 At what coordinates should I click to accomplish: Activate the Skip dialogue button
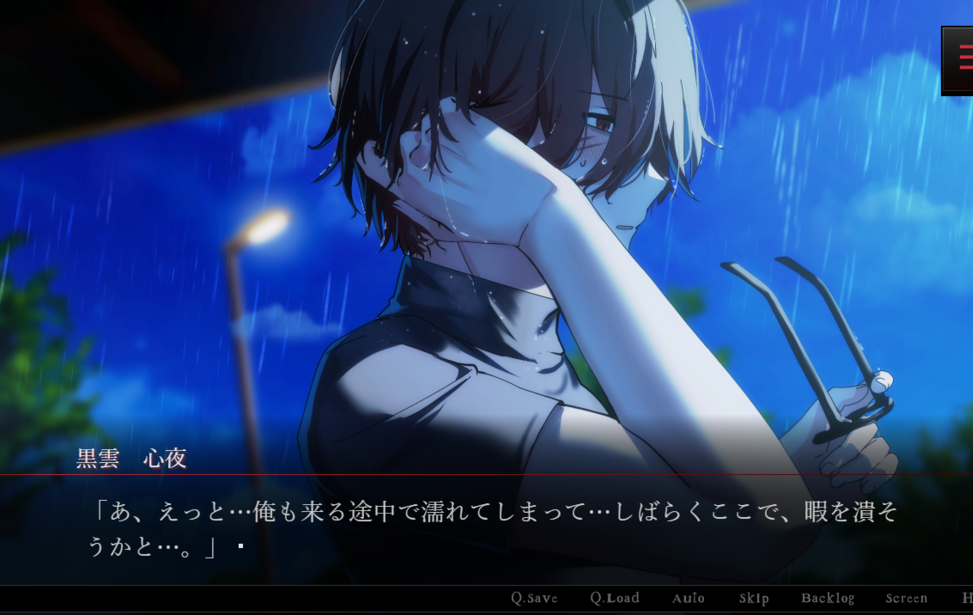click(754, 599)
